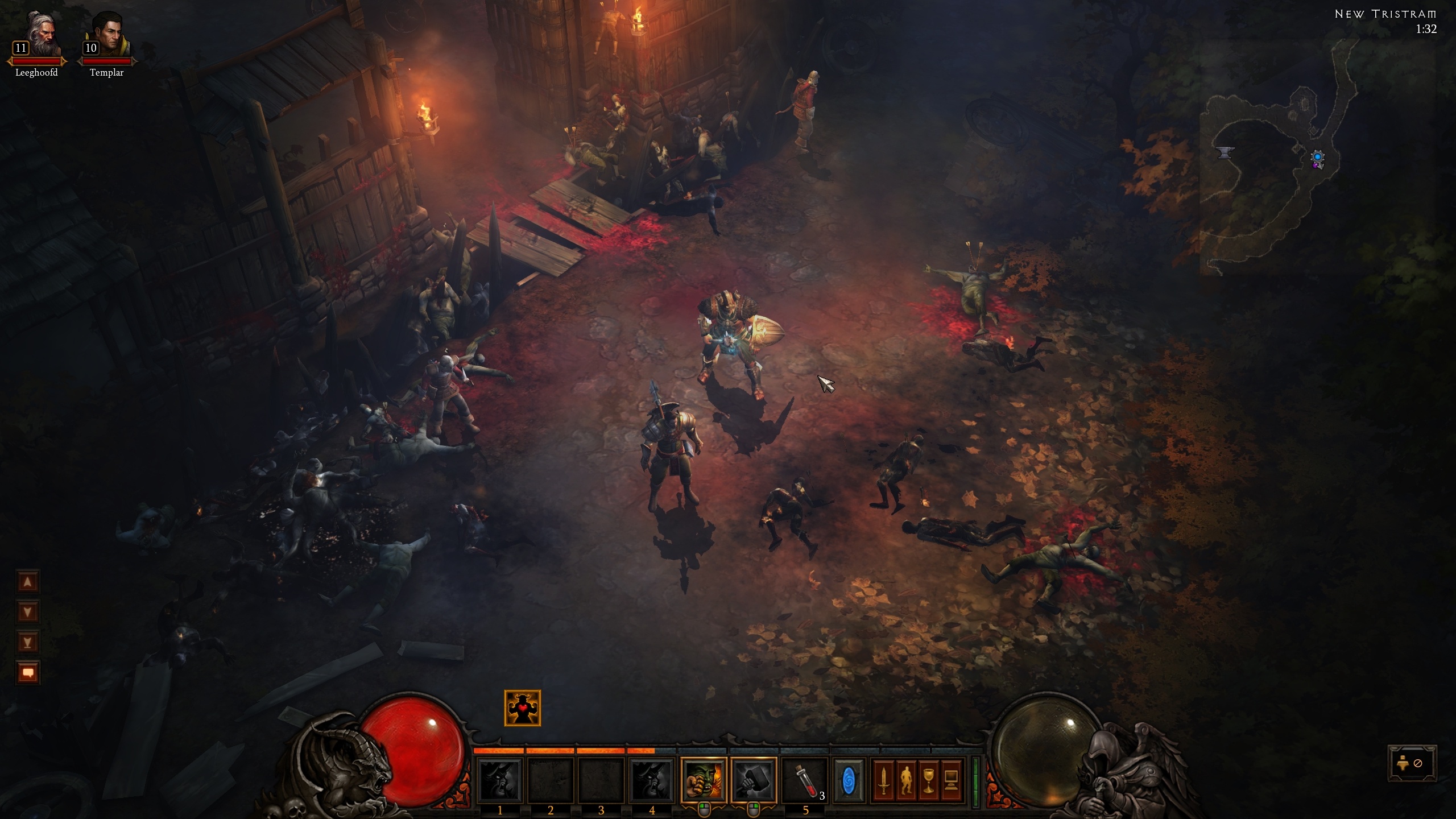Screen dimensions: 1456x819
Task: Open the achievements with the goblet button
Action: [928, 780]
